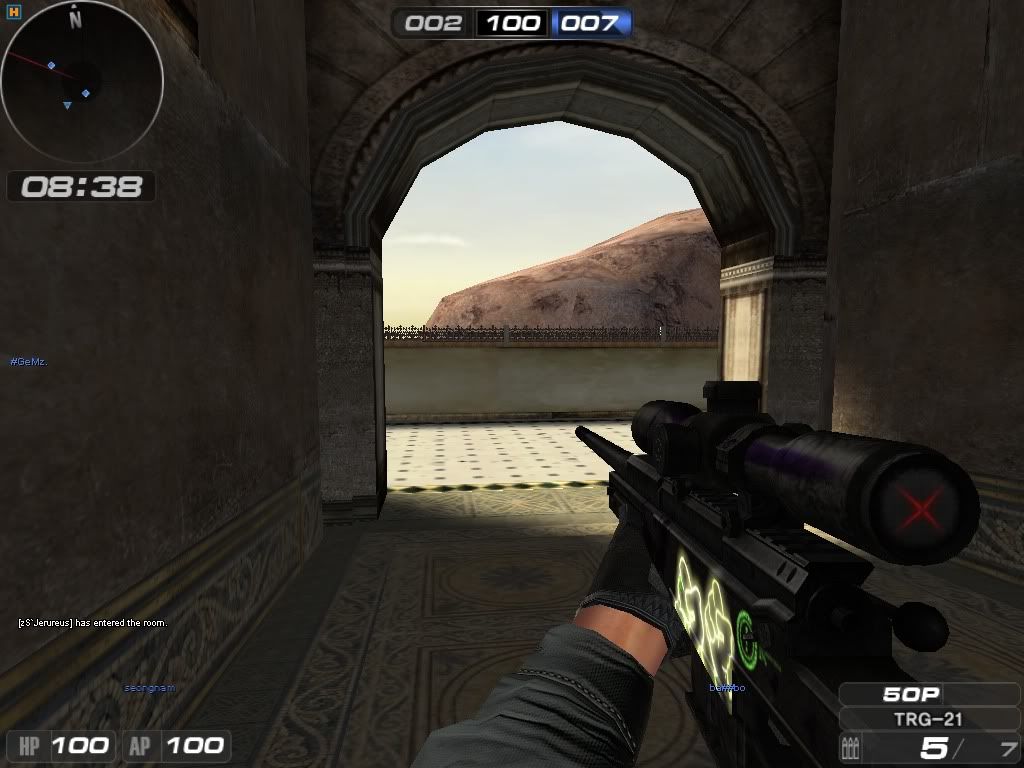Click the circular radar minimap
This screenshot has height=768, width=1024.
[82, 82]
